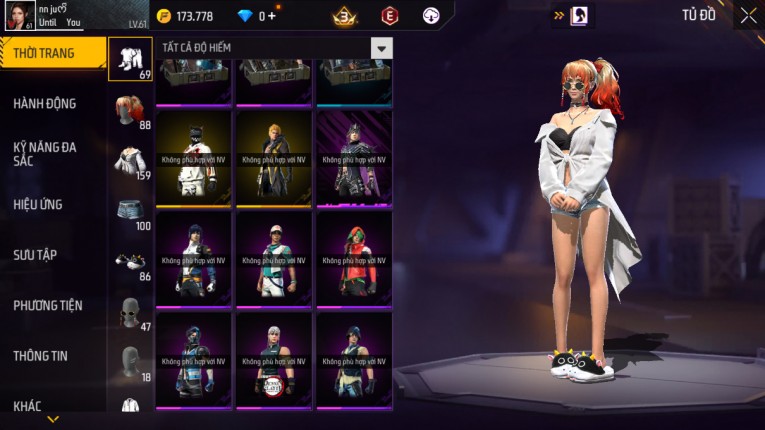
Task: Switch to the Hành Động tab
Action: 45,103
